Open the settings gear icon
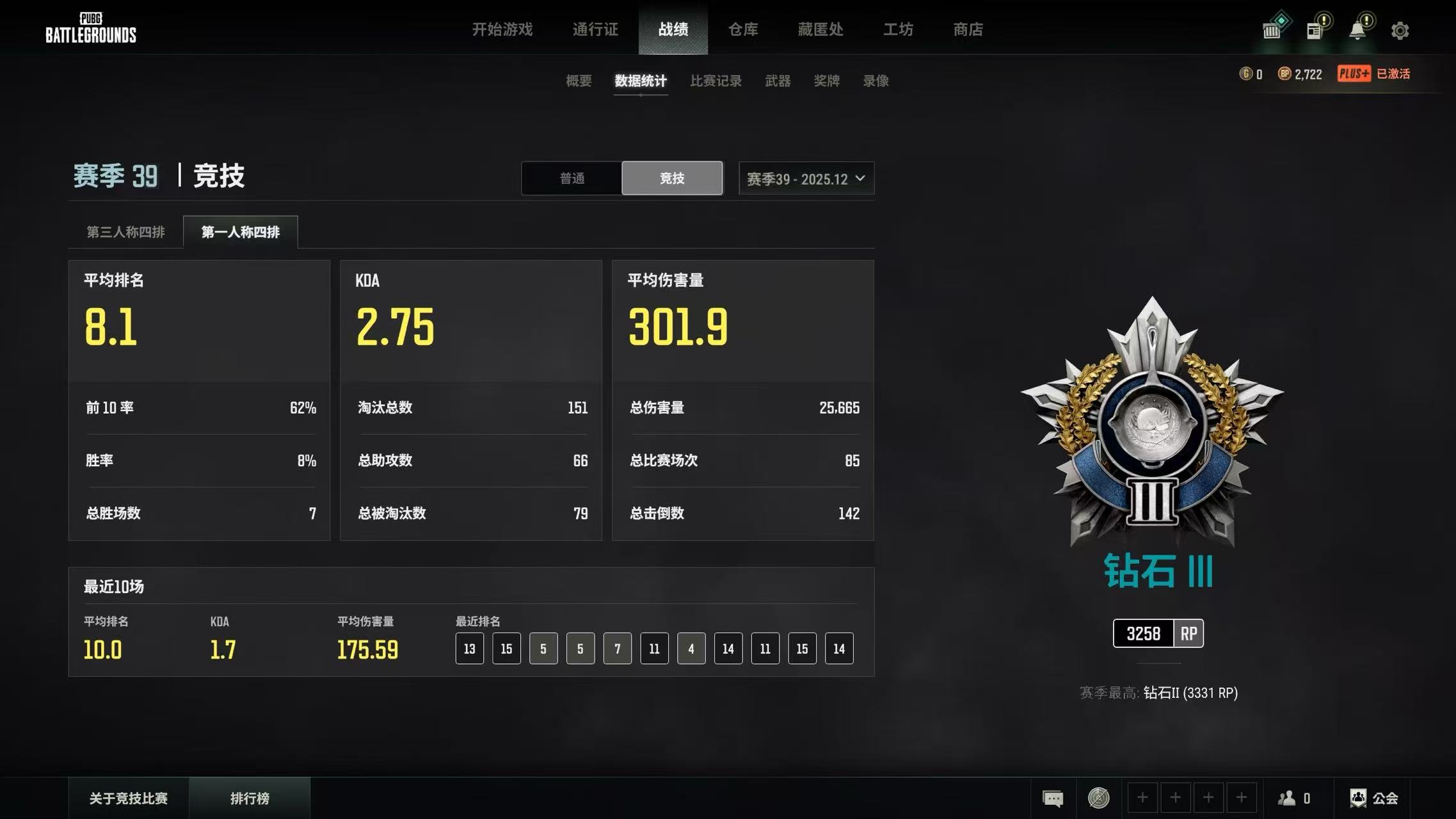 [x=1400, y=29]
